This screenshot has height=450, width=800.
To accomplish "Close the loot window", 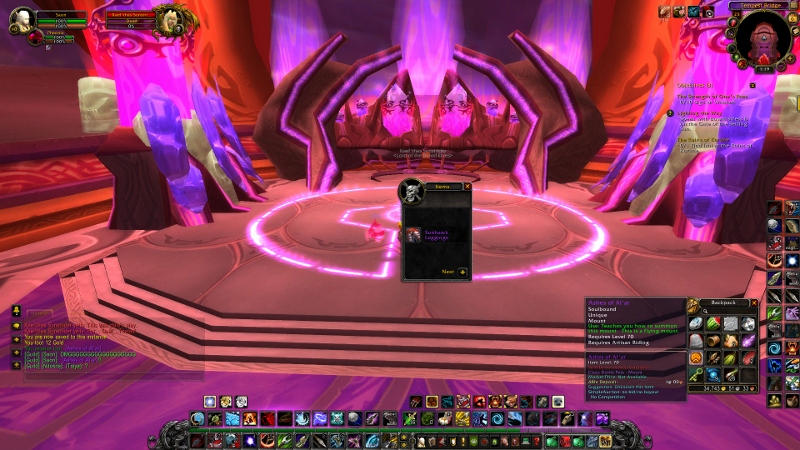I will [x=466, y=186].
